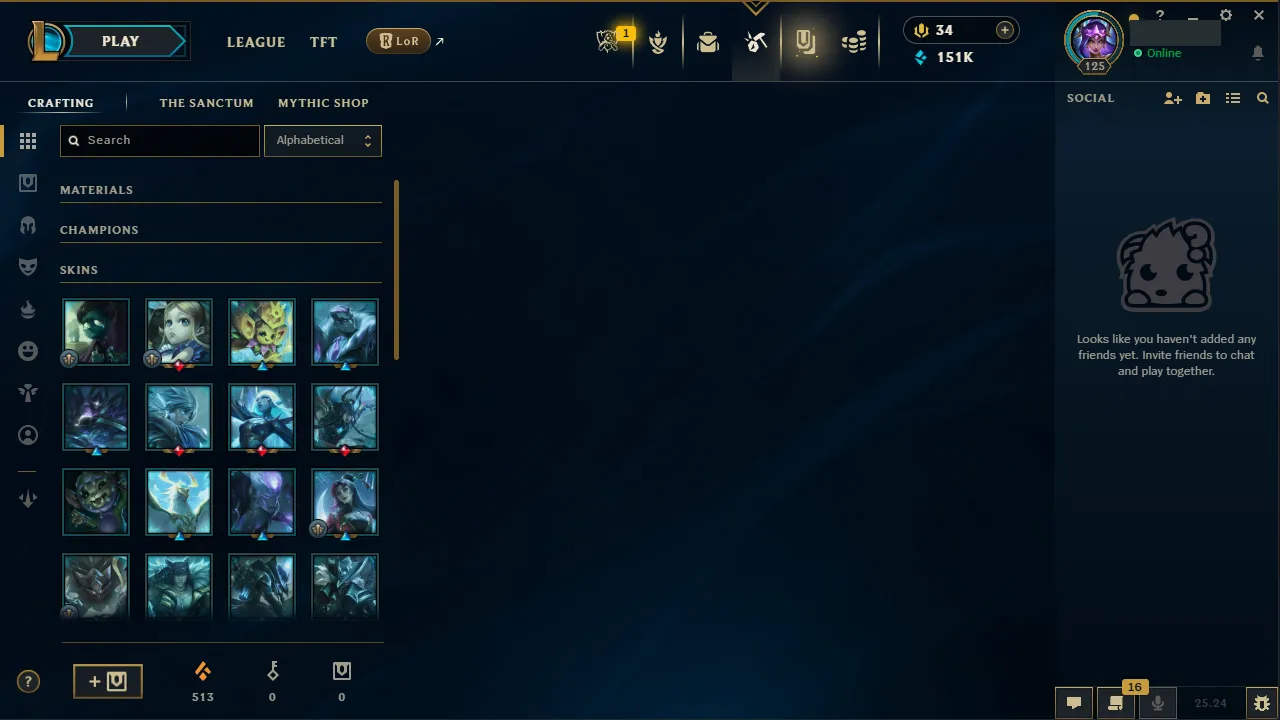Add a friend in the Social panel
The image size is (1280, 720).
pos(1172,98)
